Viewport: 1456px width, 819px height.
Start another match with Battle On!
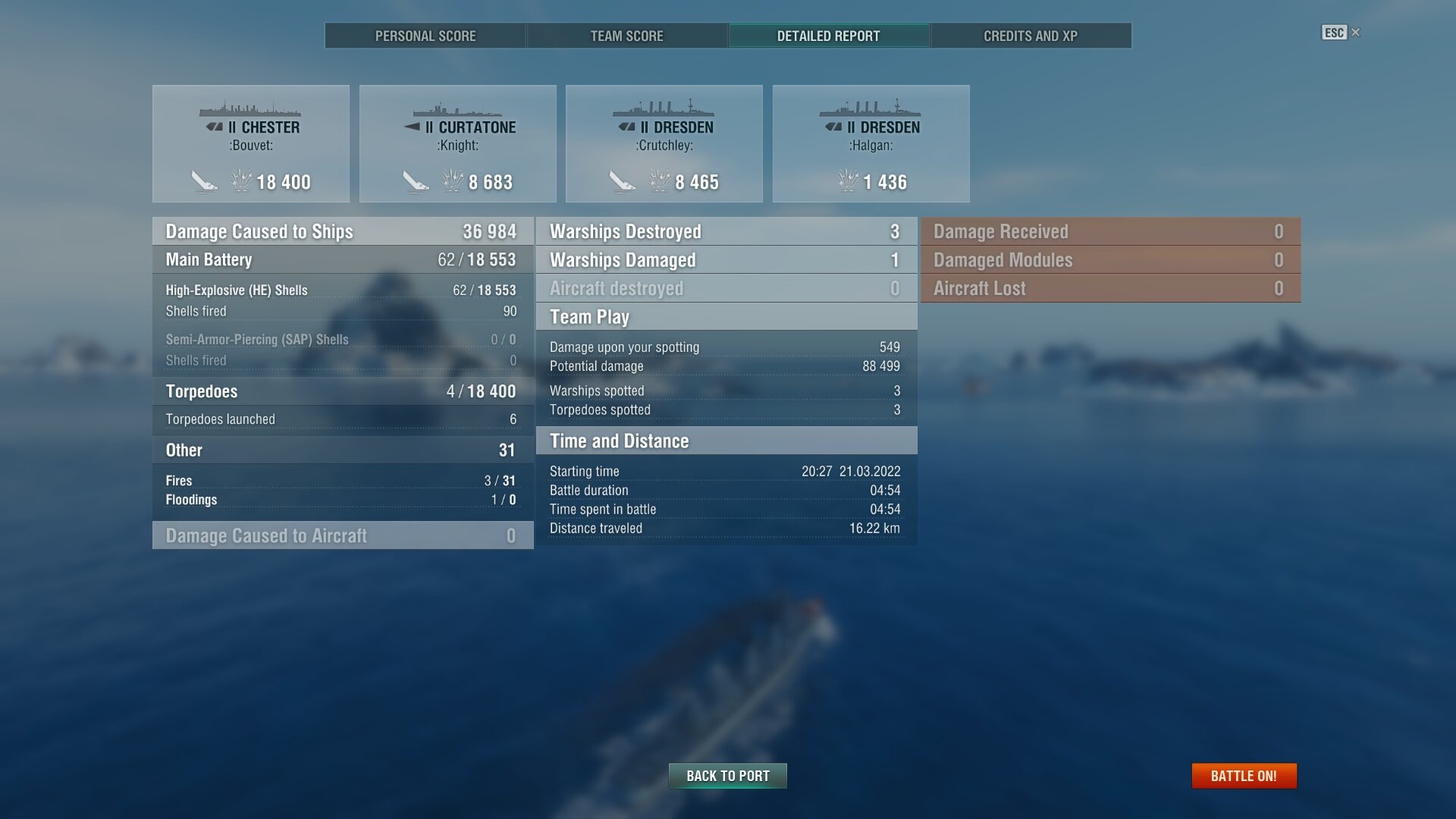point(1244,776)
